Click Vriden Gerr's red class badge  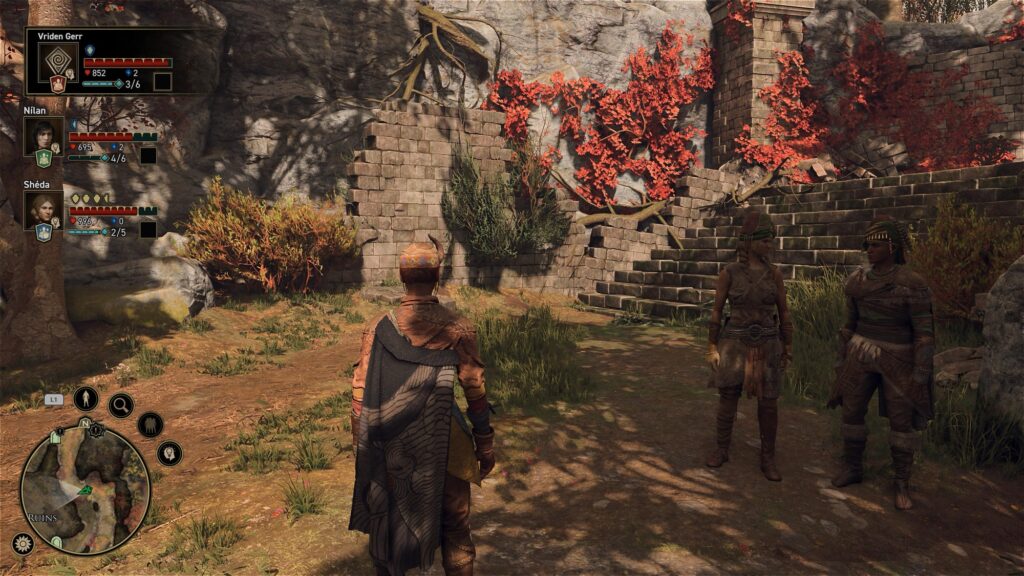click(57, 84)
